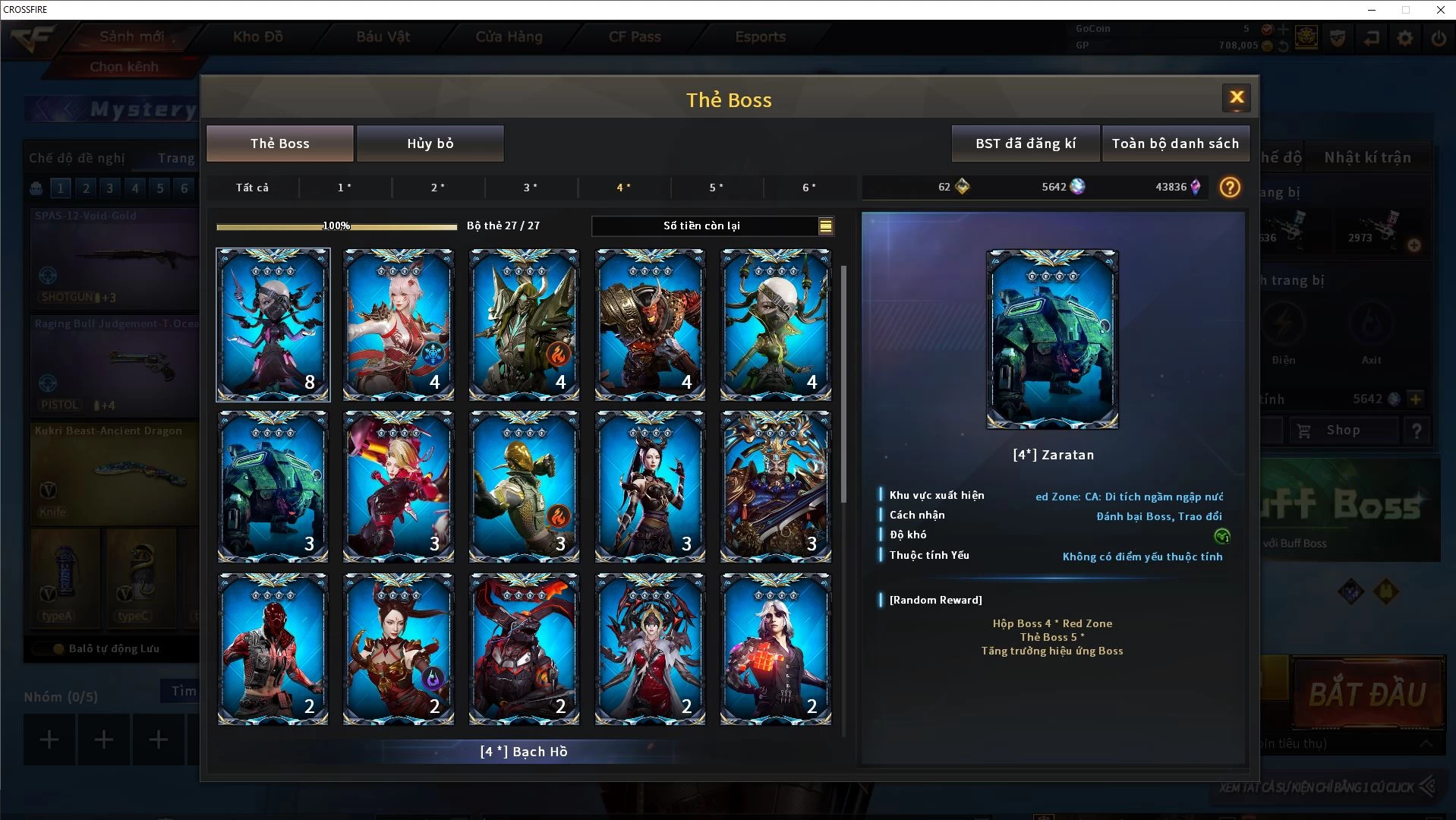Select the 1-star filter tab
Image resolution: width=1456 pixels, height=820 pixels.
(x=345, y=188)
